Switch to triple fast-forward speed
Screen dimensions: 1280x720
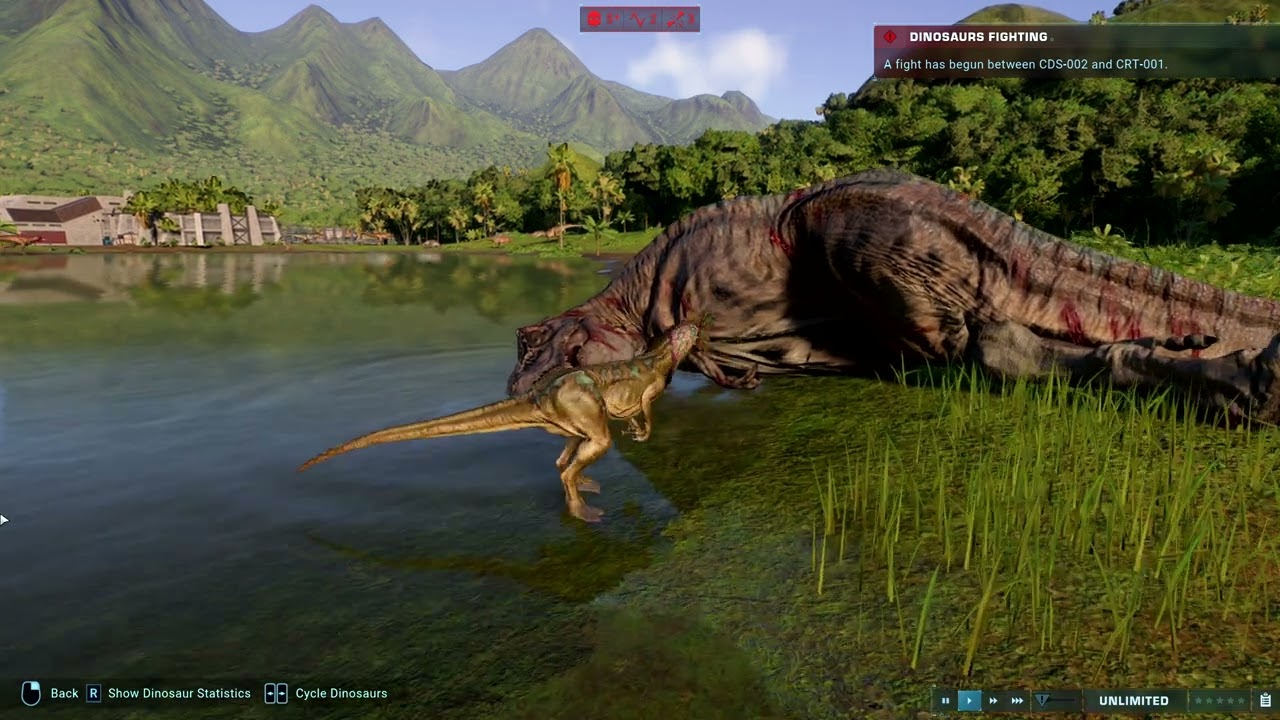[x=1017, y=701]
